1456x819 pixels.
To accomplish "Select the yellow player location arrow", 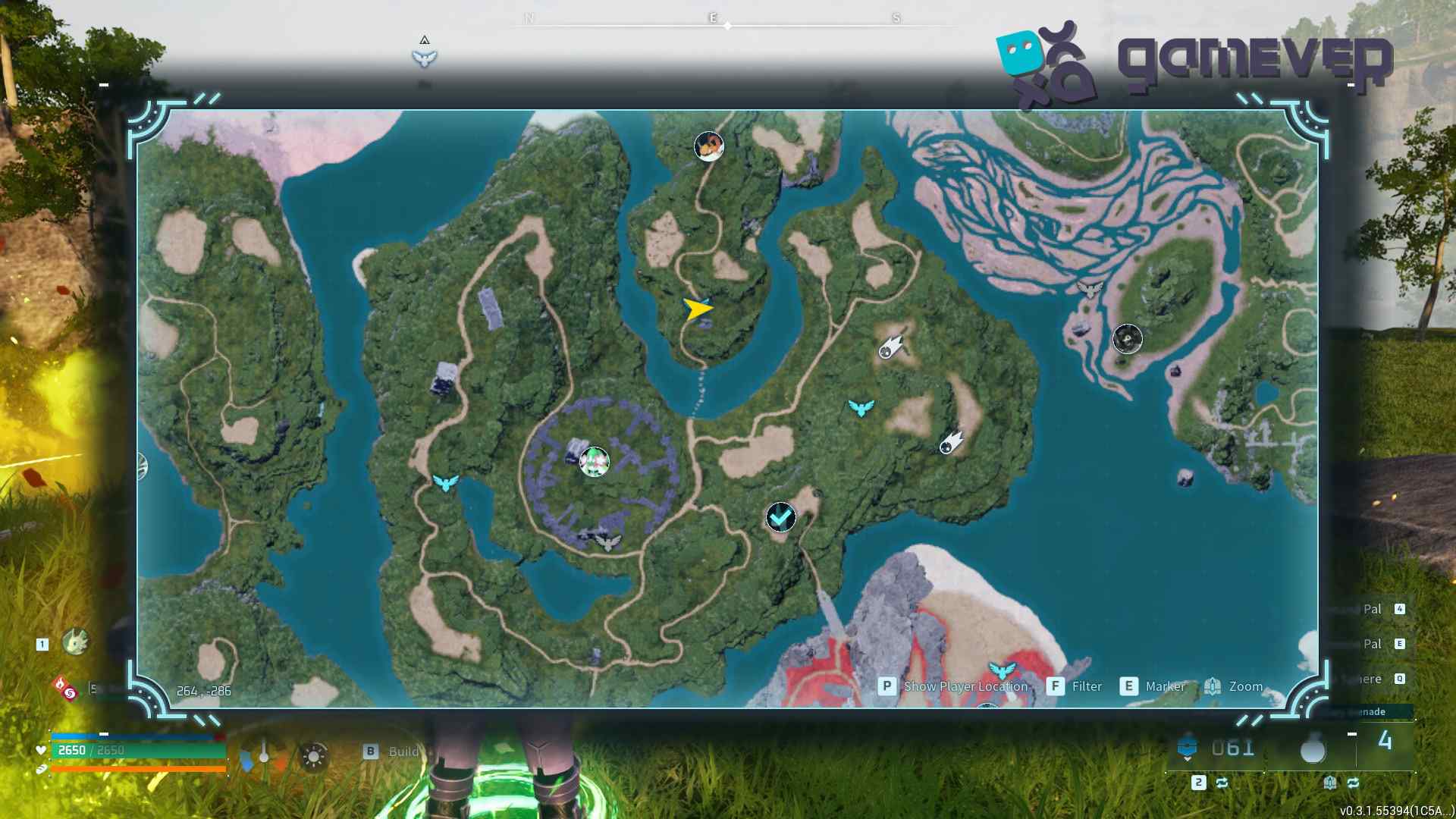I will [x=697, y=309].
